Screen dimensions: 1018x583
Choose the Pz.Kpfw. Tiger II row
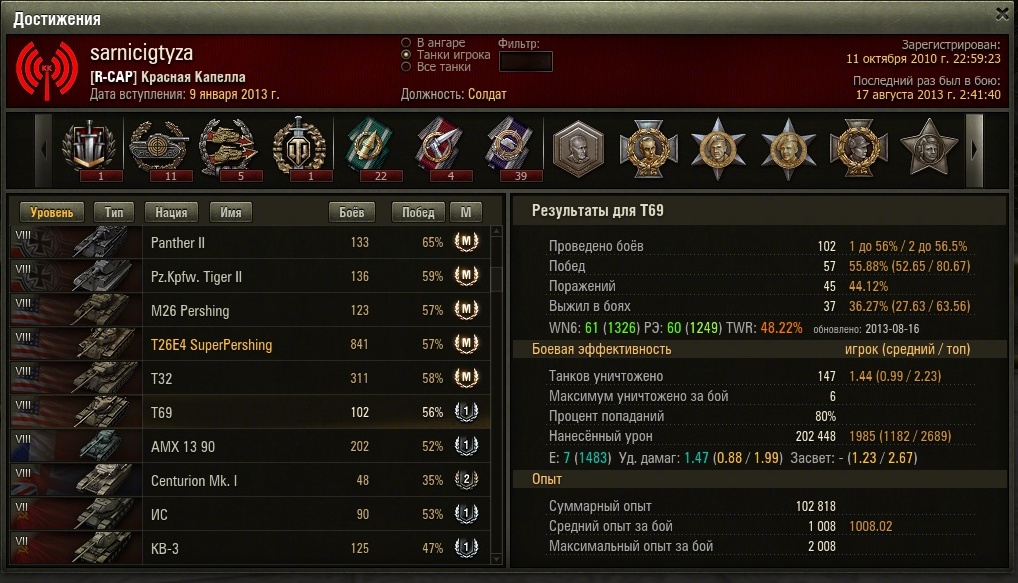pos(250,277)
